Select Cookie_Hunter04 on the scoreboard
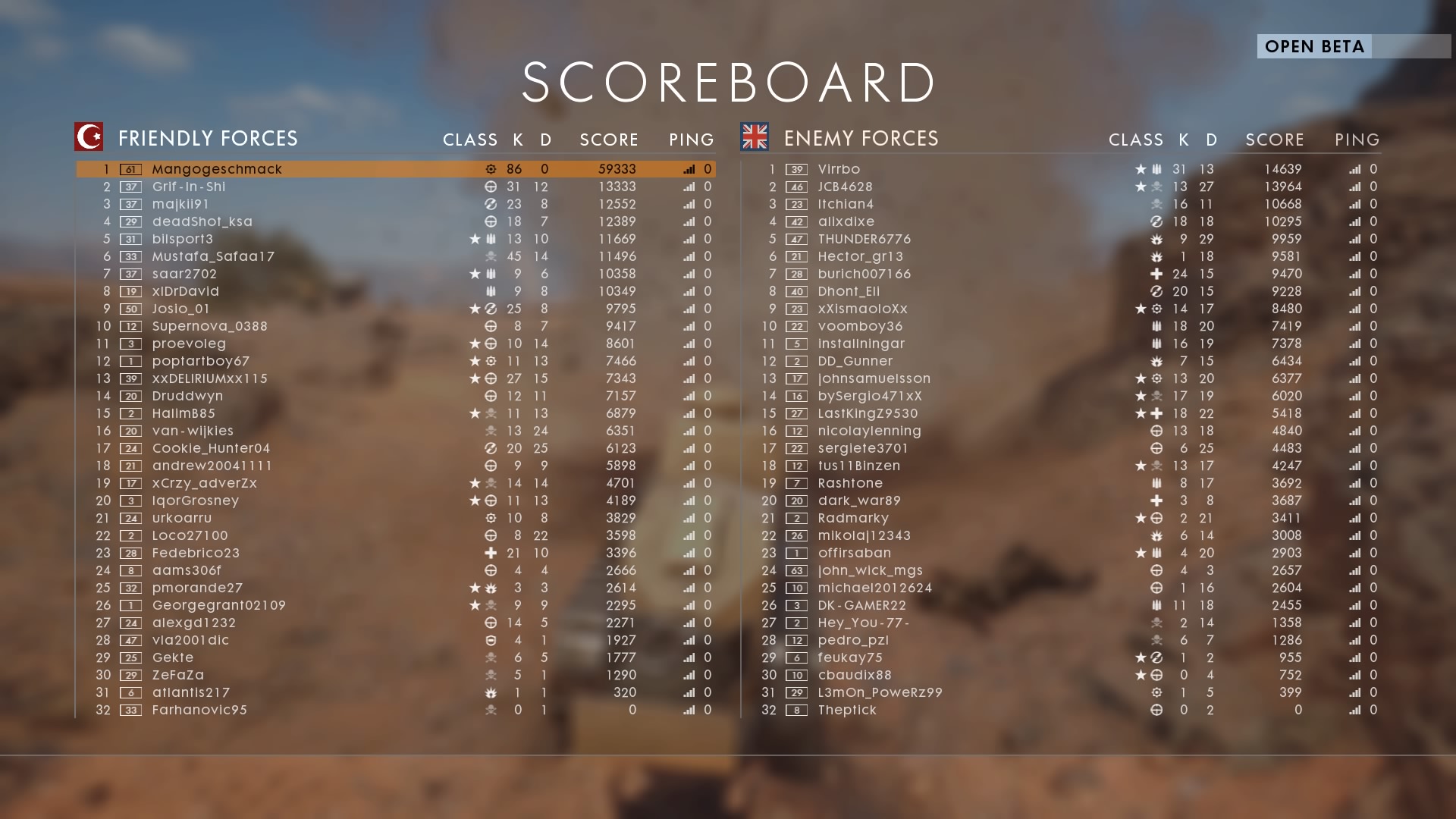The image size is (1456, 819). [211, 448]
